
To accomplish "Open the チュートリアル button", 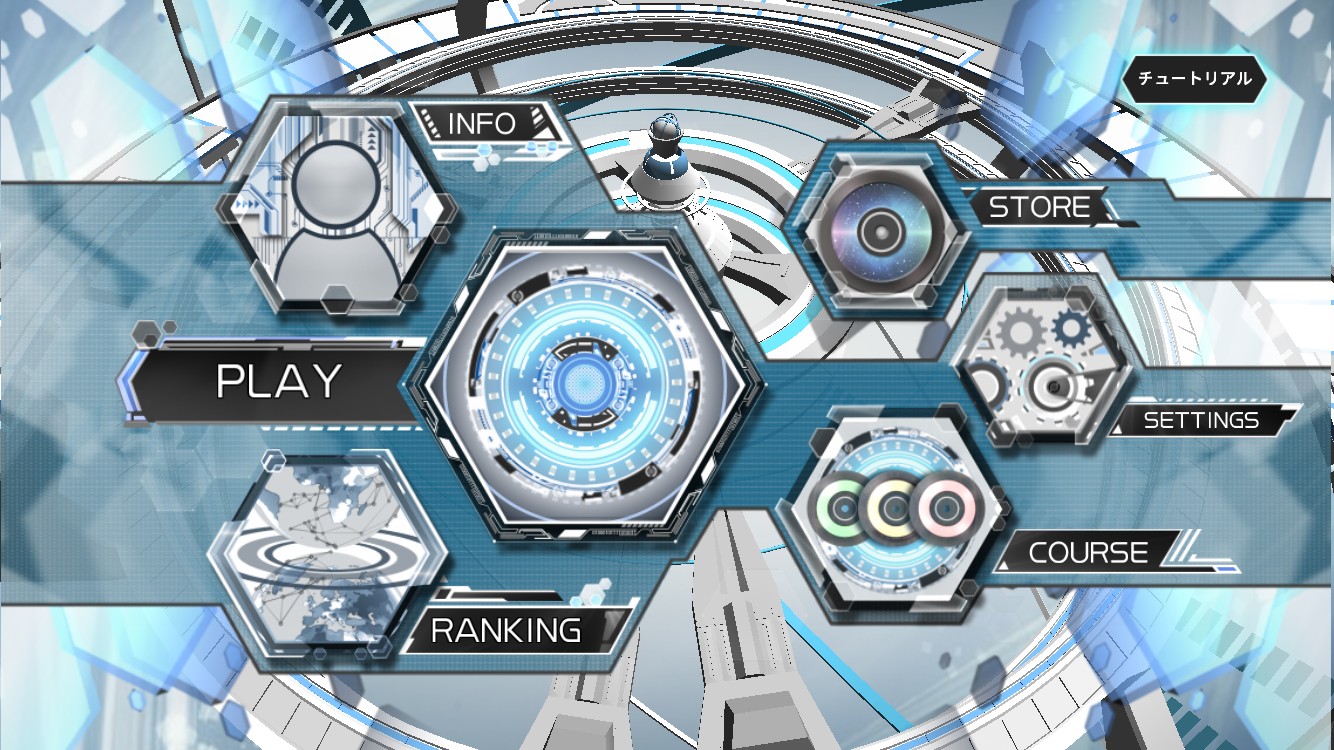I will pos(1195,77).
